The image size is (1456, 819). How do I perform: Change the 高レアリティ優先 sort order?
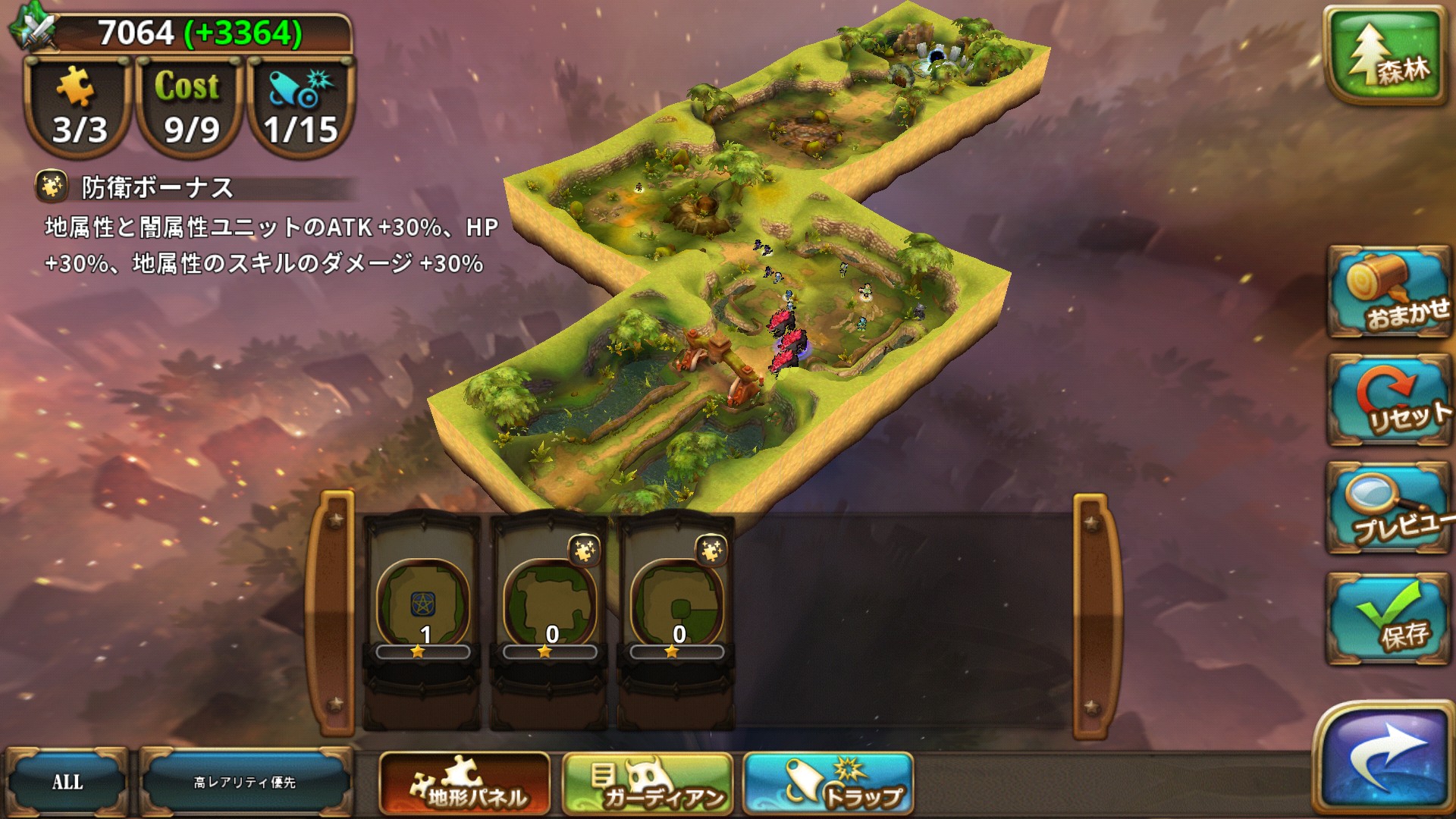[x=245, y=783]
